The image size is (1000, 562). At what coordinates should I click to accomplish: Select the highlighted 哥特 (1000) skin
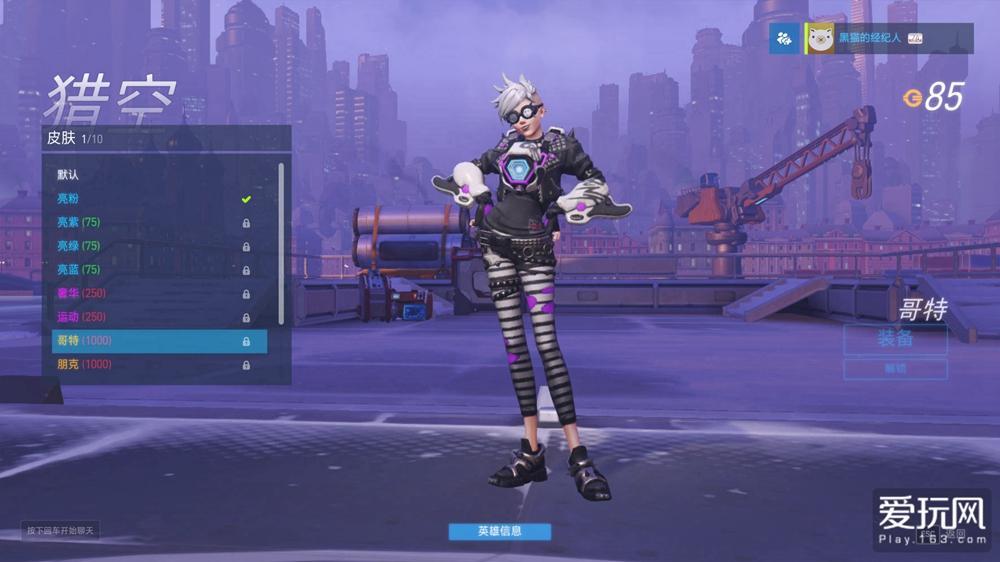(155, 341)
